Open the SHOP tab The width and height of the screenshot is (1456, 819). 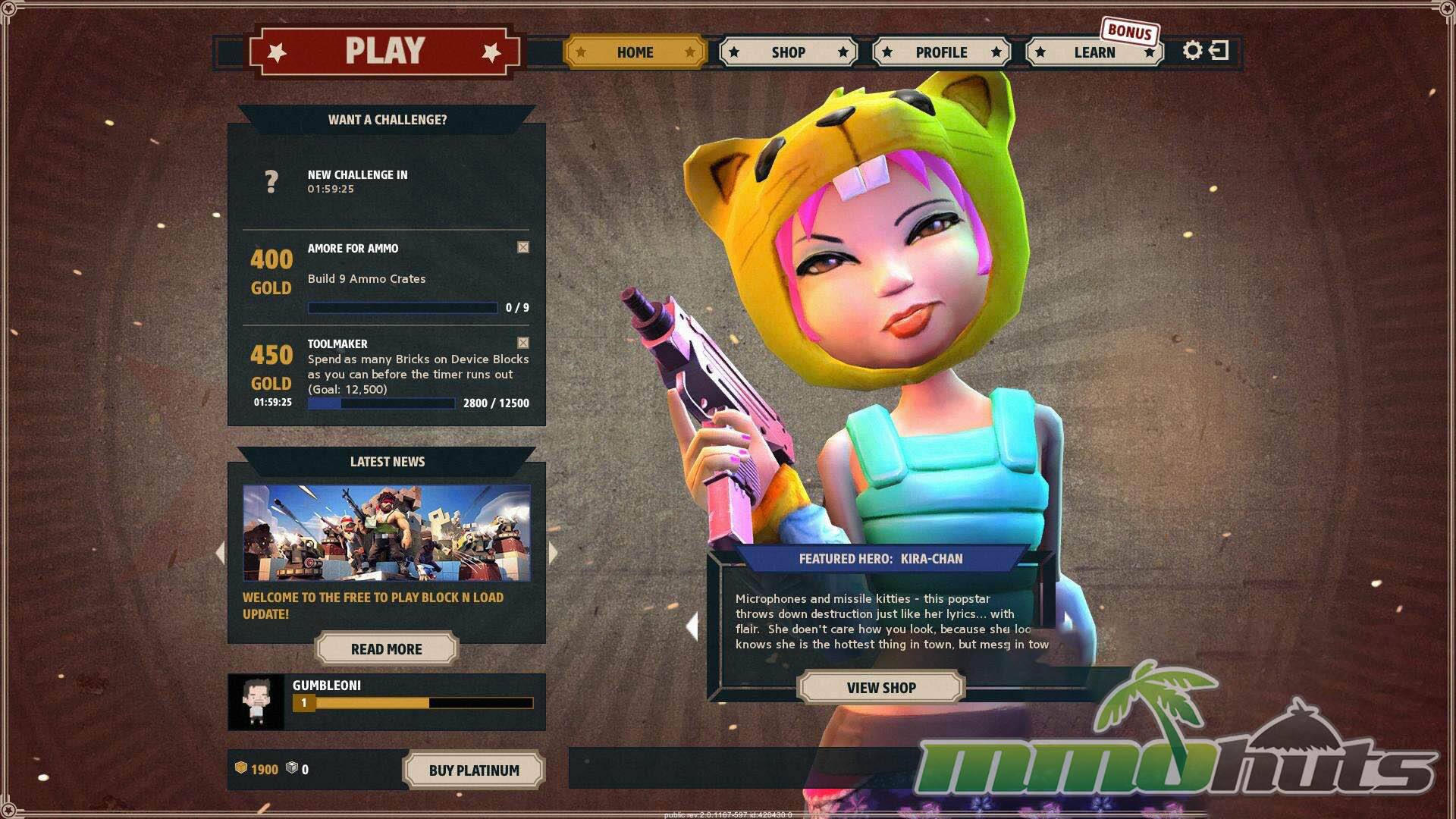tap(788, 52)
